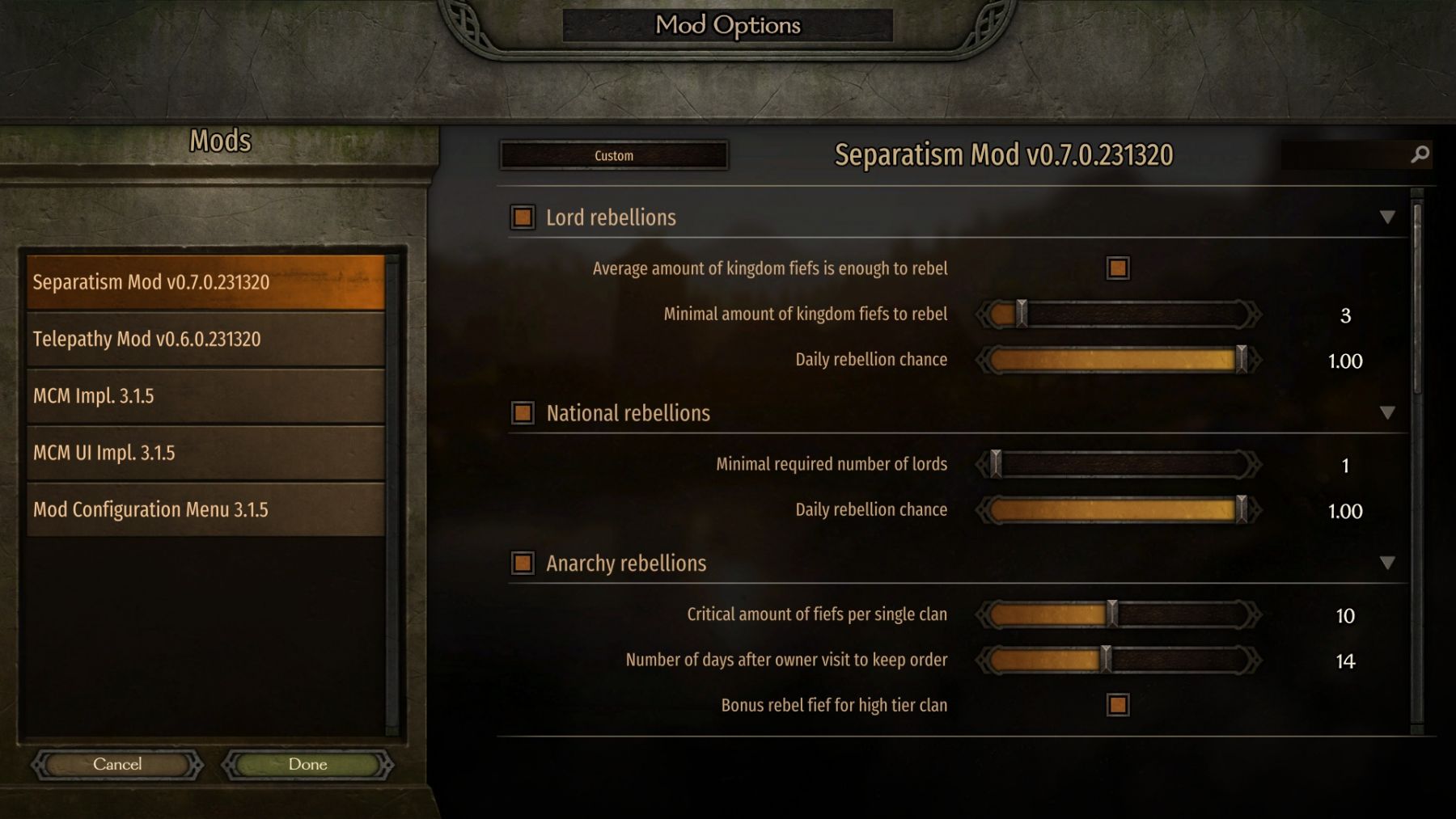Image resolution: width=1456 pixels, height=819 pixels.
Task: Confirm changes with the Done button
Action: point(307,764)
